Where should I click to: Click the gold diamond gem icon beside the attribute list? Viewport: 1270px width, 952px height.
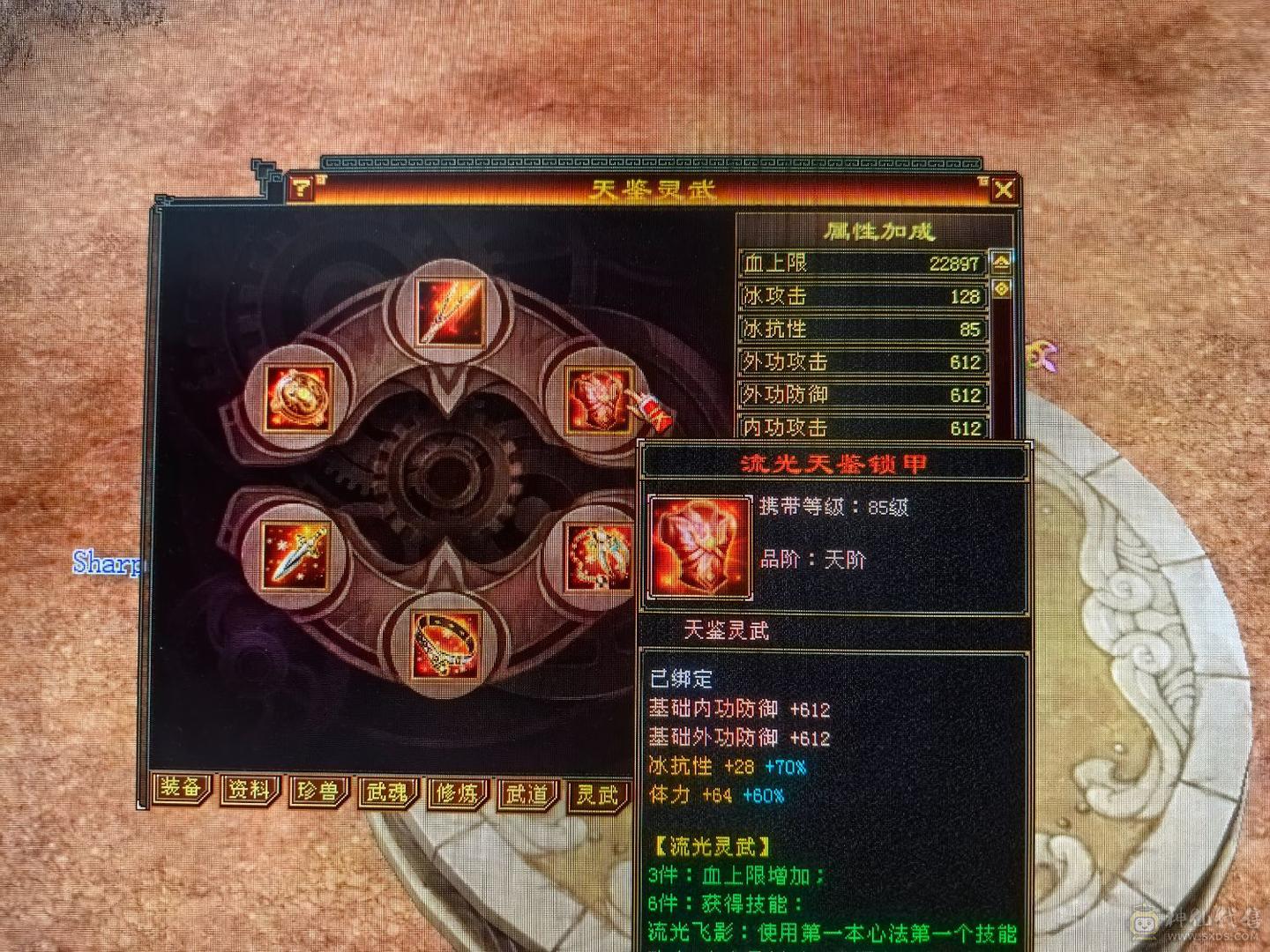(x=1002, y=287)
